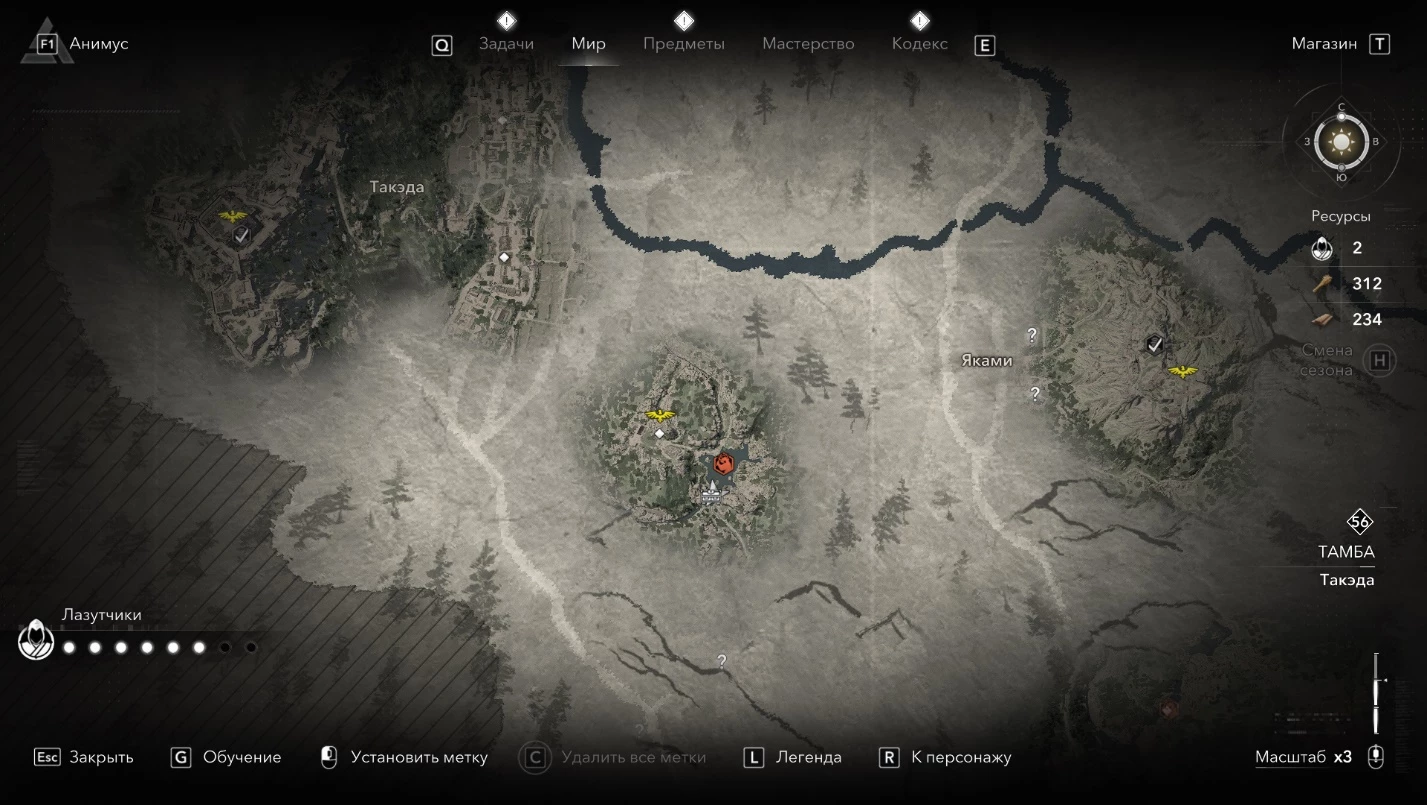
Task: Select the question mark marker below Яками
Action: point(1035,394)
